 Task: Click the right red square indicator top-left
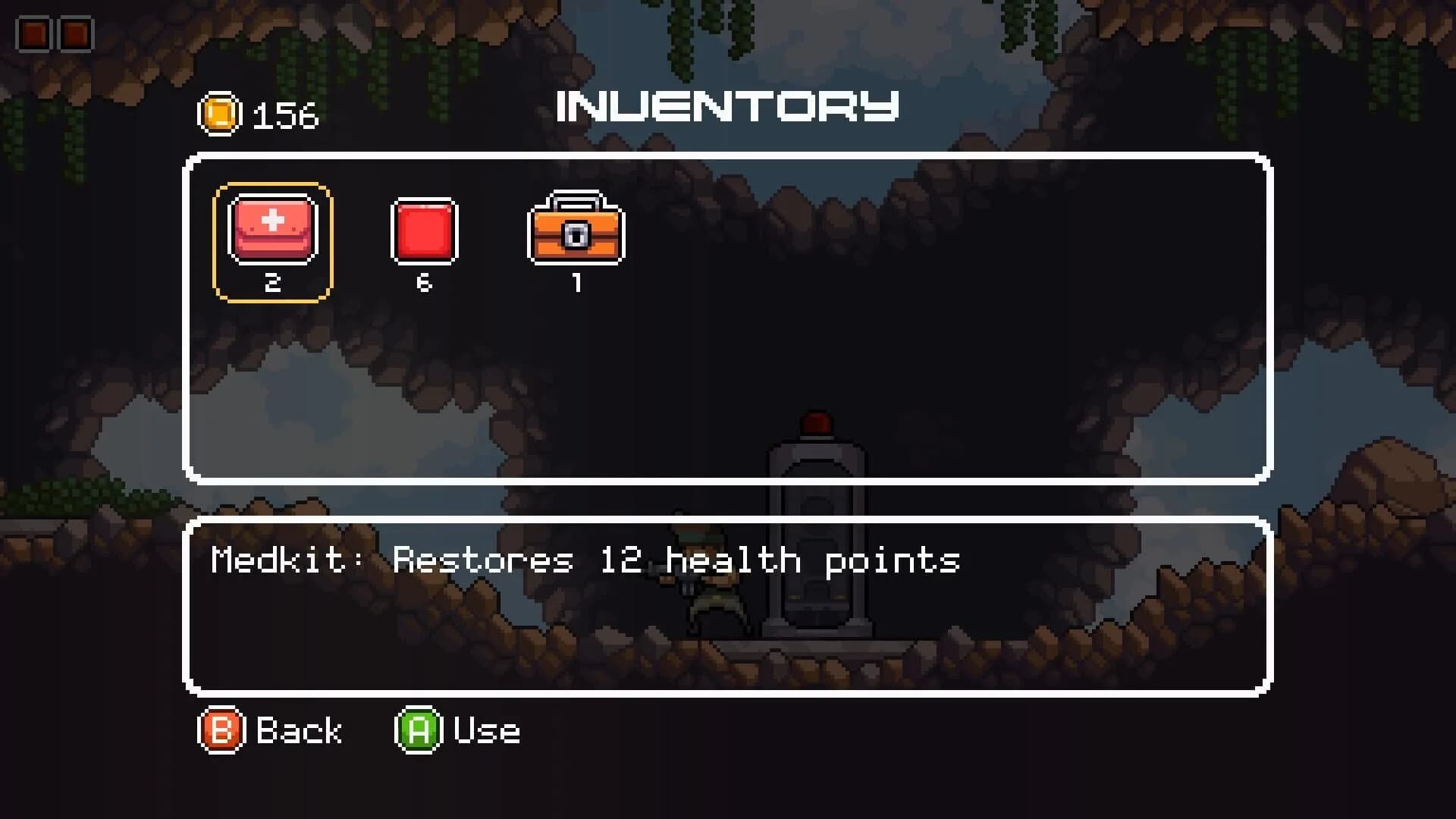click(74, 32)
